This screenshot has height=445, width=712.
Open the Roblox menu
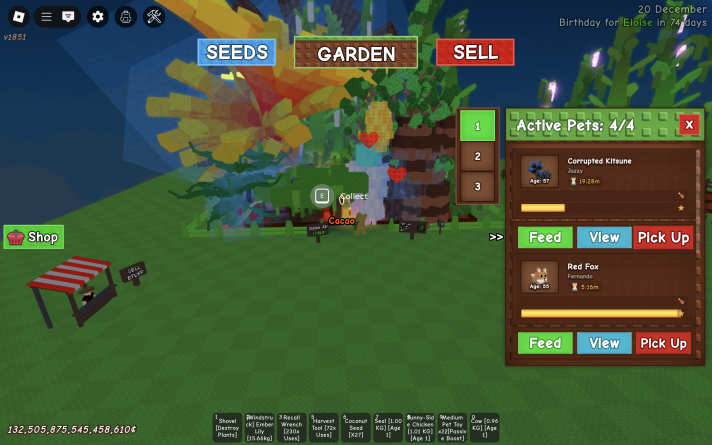click(19, 16)
